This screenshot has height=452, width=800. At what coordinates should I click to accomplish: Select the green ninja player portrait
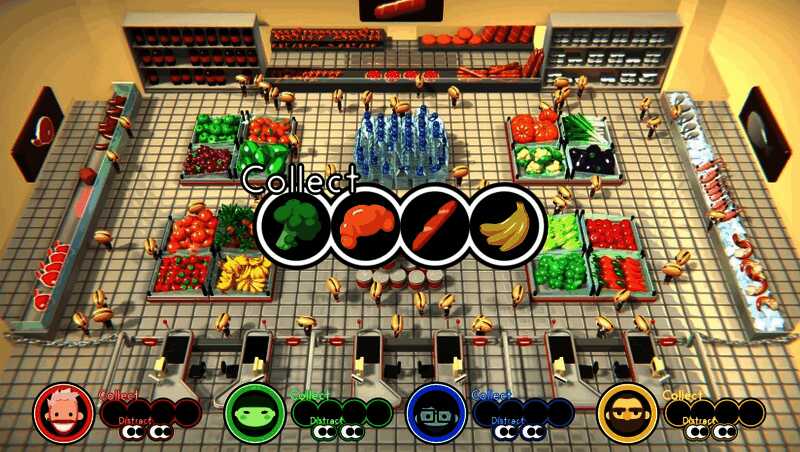(249, 412)
